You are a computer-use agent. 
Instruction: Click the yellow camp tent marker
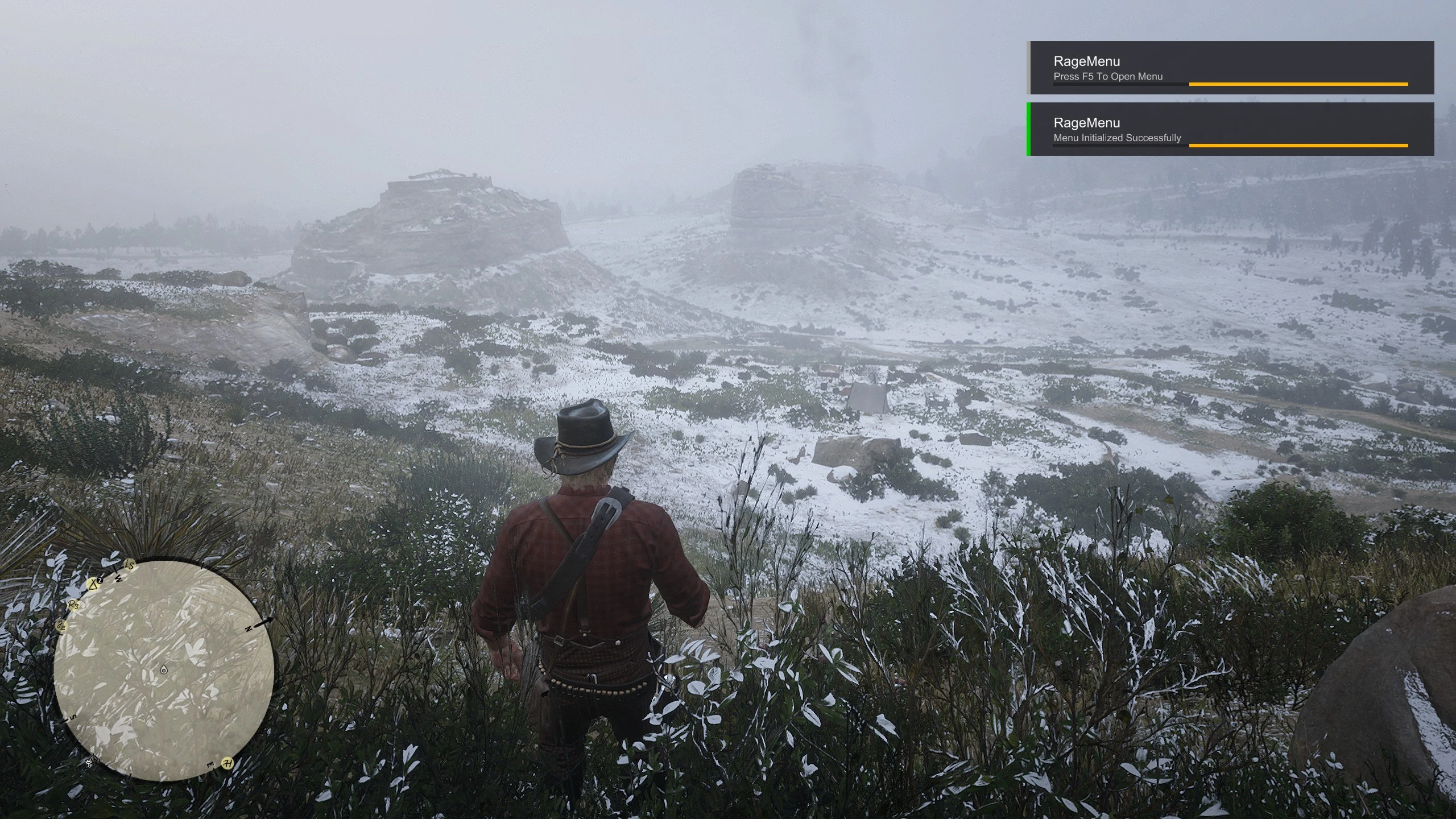93,584
